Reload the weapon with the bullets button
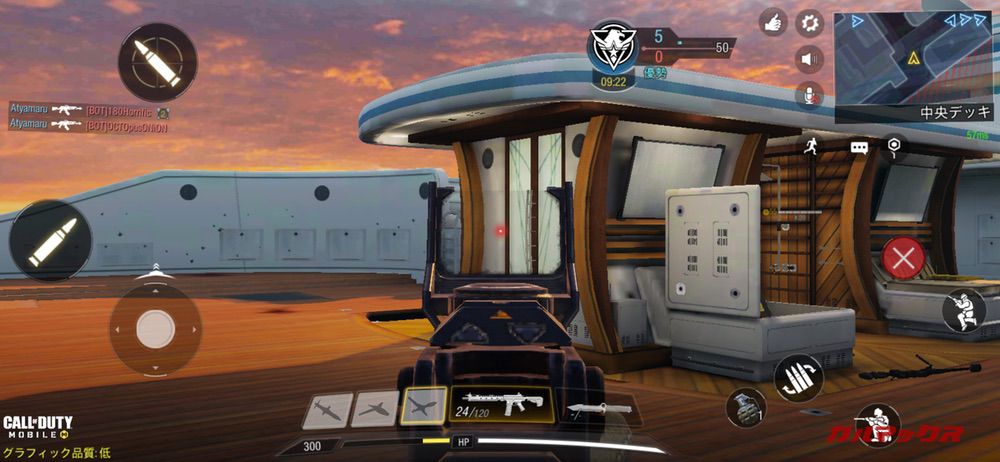1000x462 pixels. tap(797, 378)
